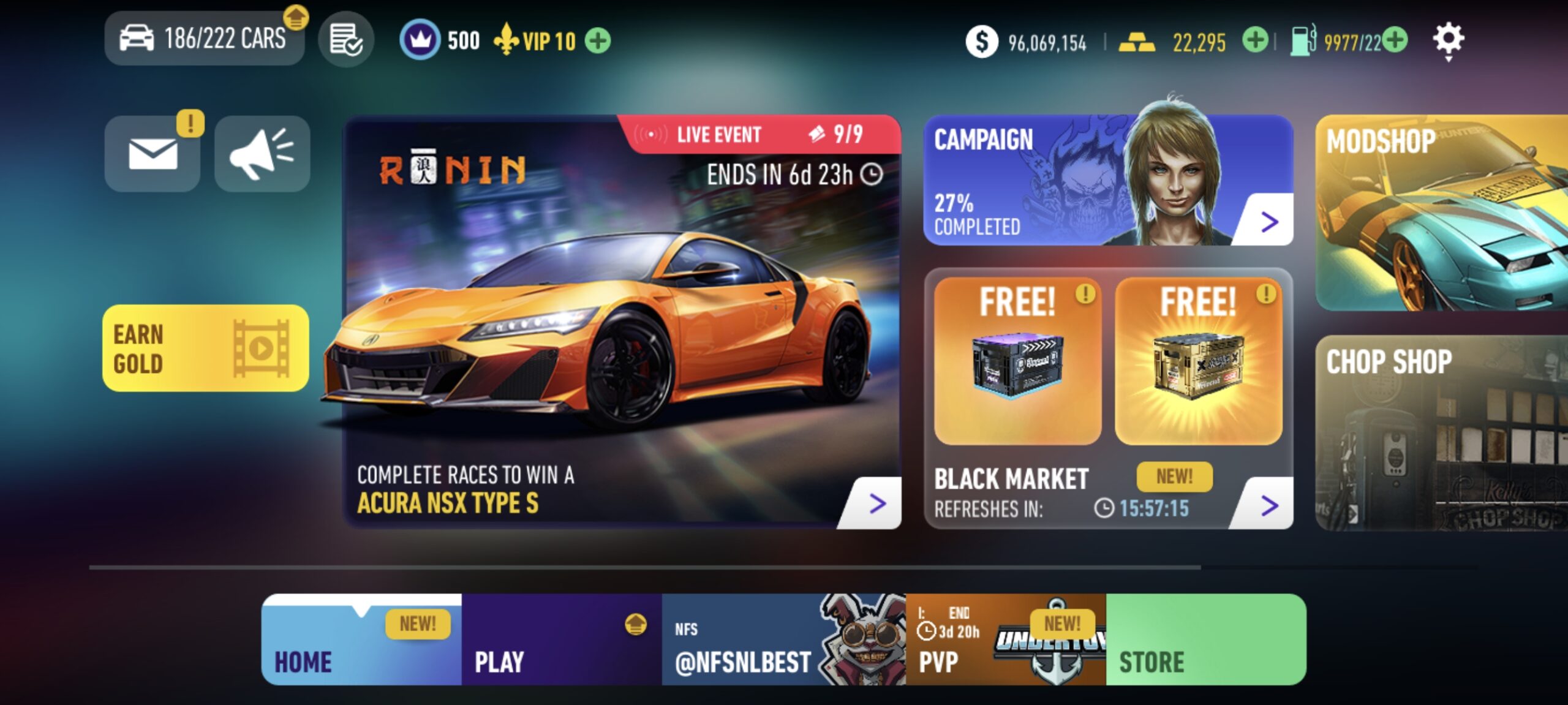
Task: Open the megaphone announcements
Action: tap(262, 153)
